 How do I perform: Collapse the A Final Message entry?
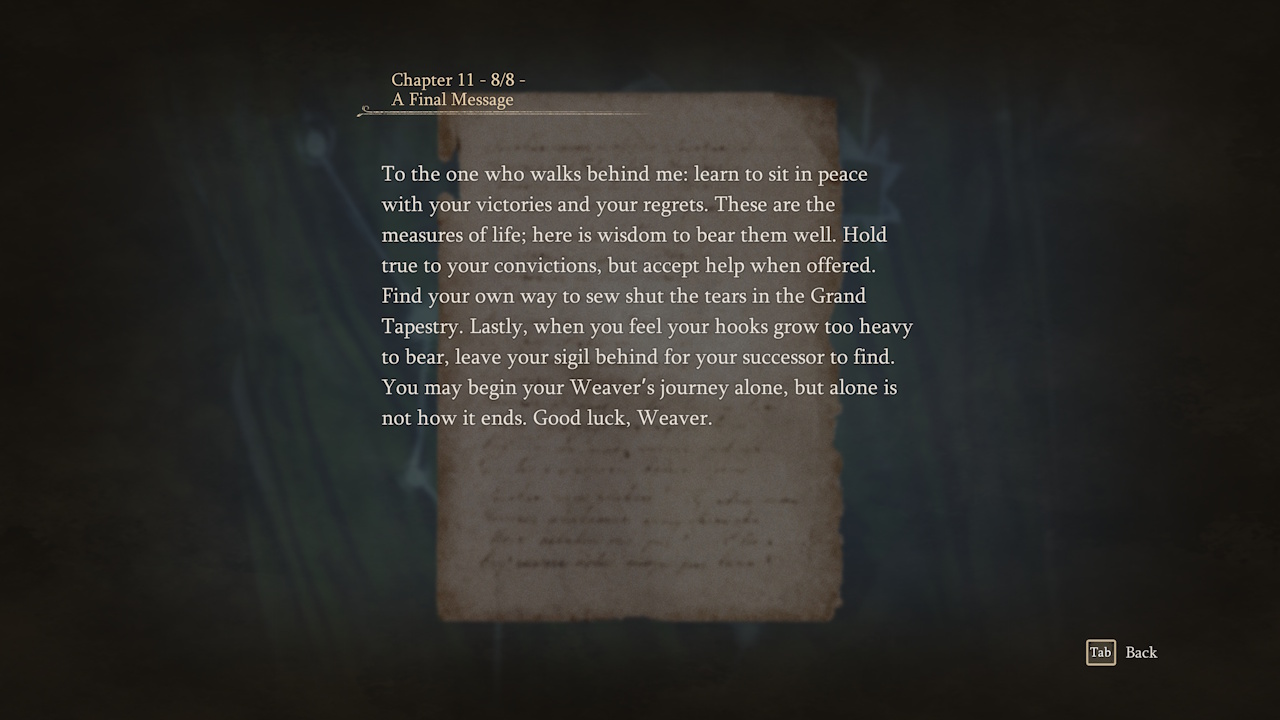pos(452,100)
